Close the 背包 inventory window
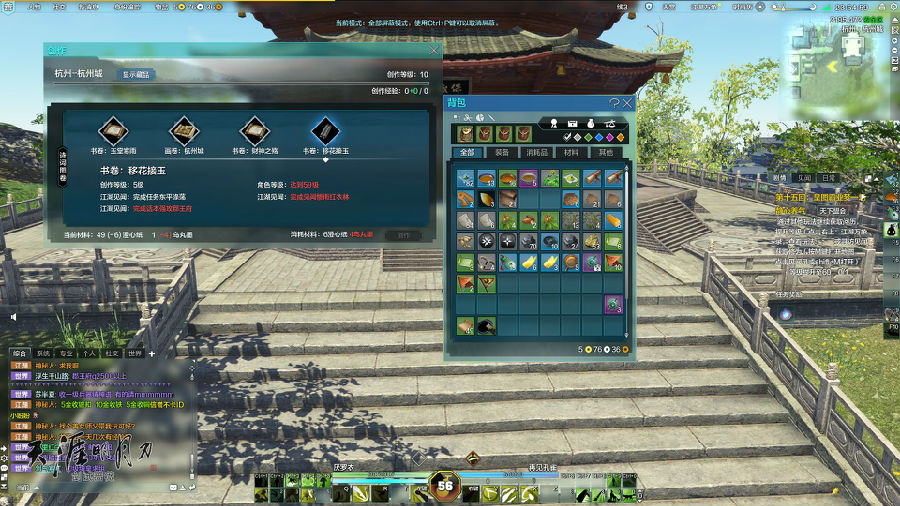 click(x=627, y=103)
